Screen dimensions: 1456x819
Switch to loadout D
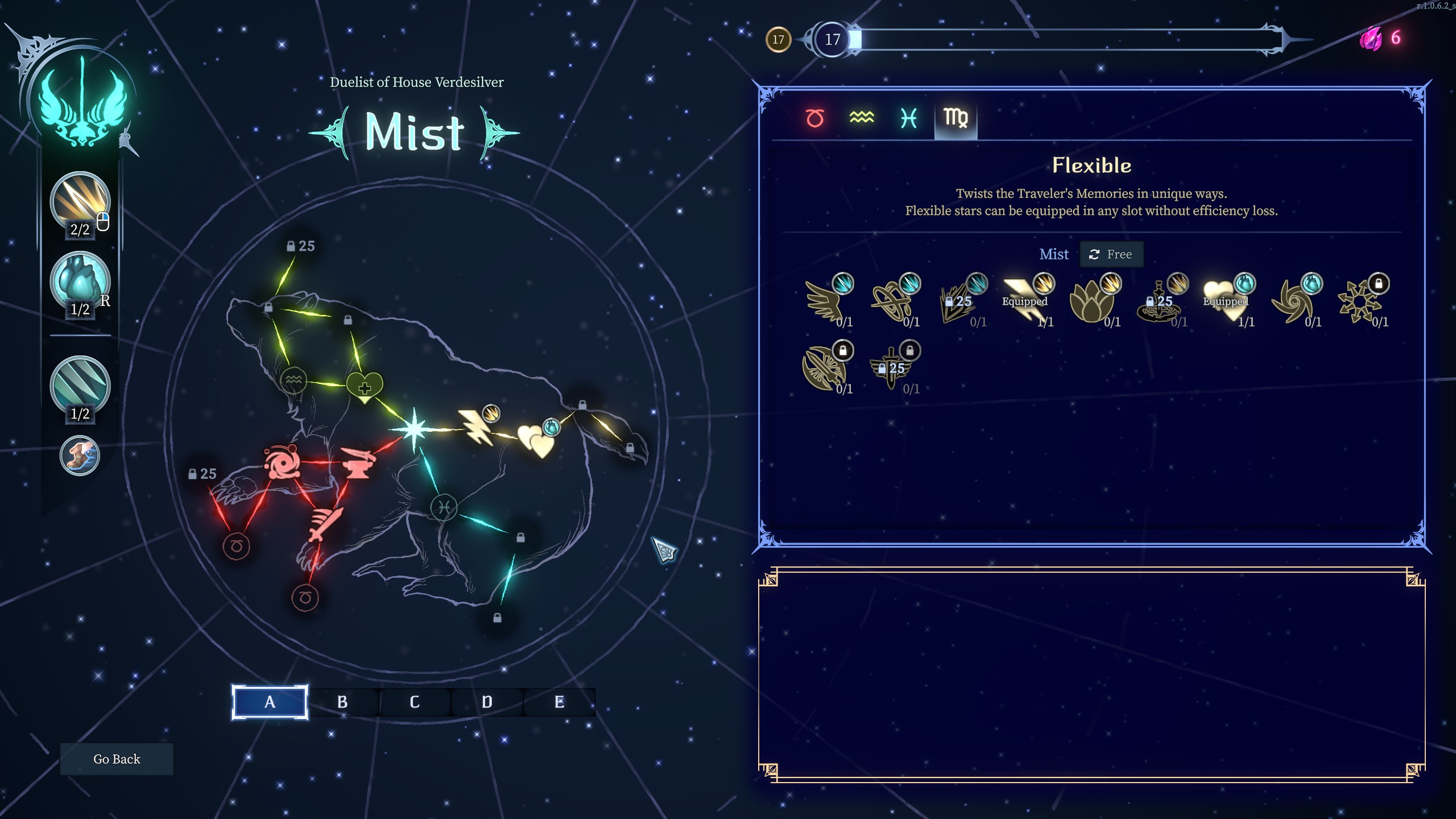(487, 702)
